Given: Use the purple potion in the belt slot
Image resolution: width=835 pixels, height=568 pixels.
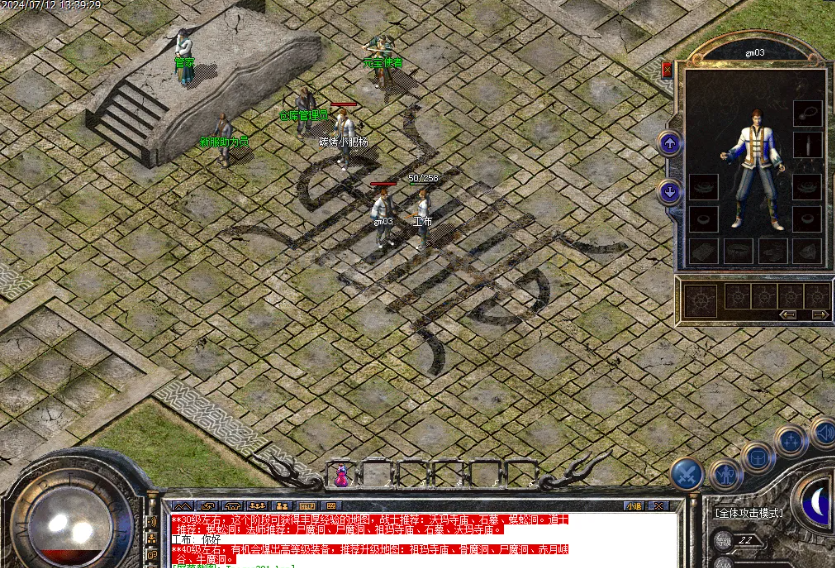Looking at the screenshot, I should [x=341, y=474].
